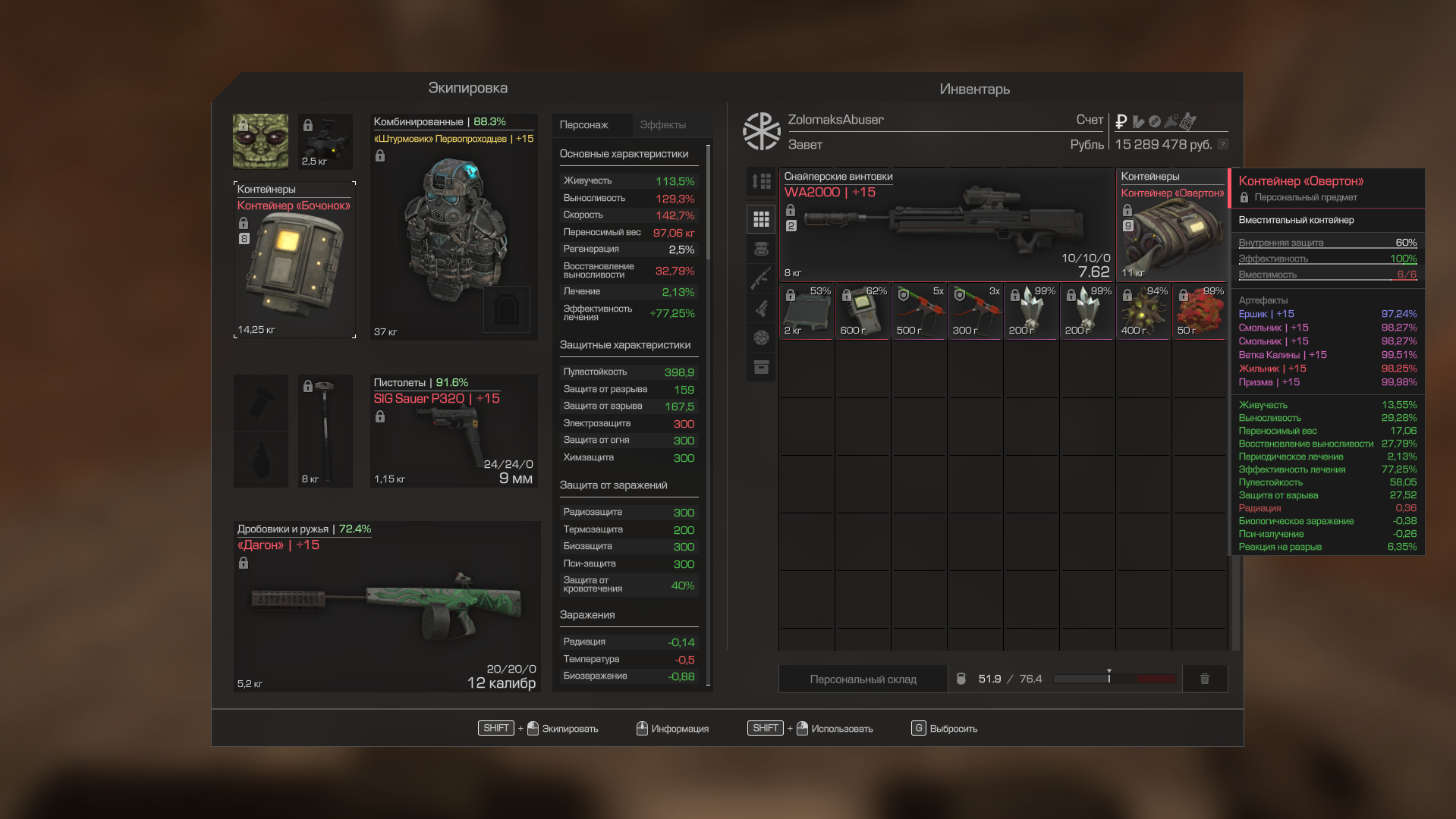This screenshot has width=1456, height=819.
Task: Switch to the Эффекты tab
Action: click(x=662, y=125)
